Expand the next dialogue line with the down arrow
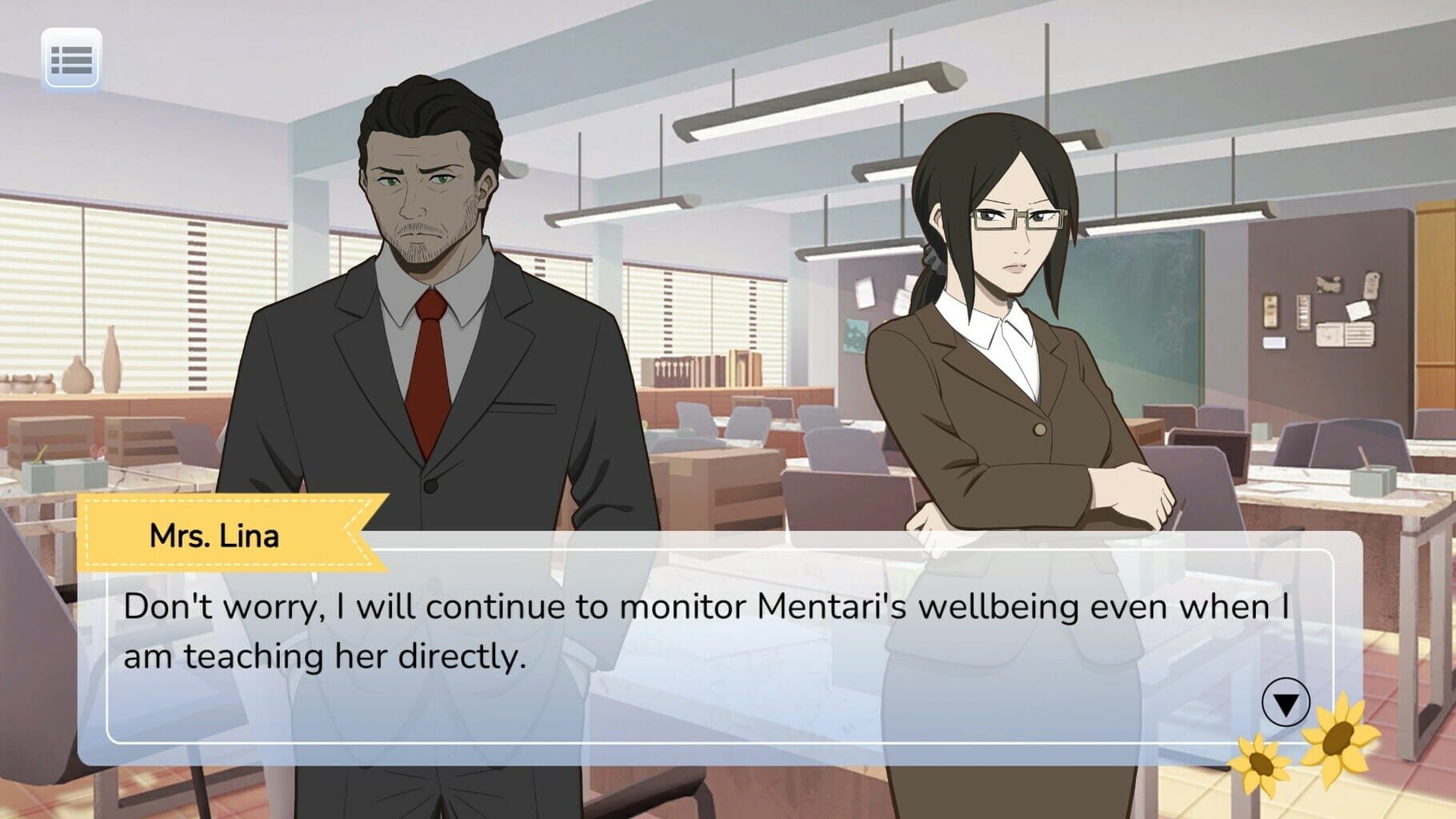The height and width of the screenshot is (819, 1456). [1286, 704]
